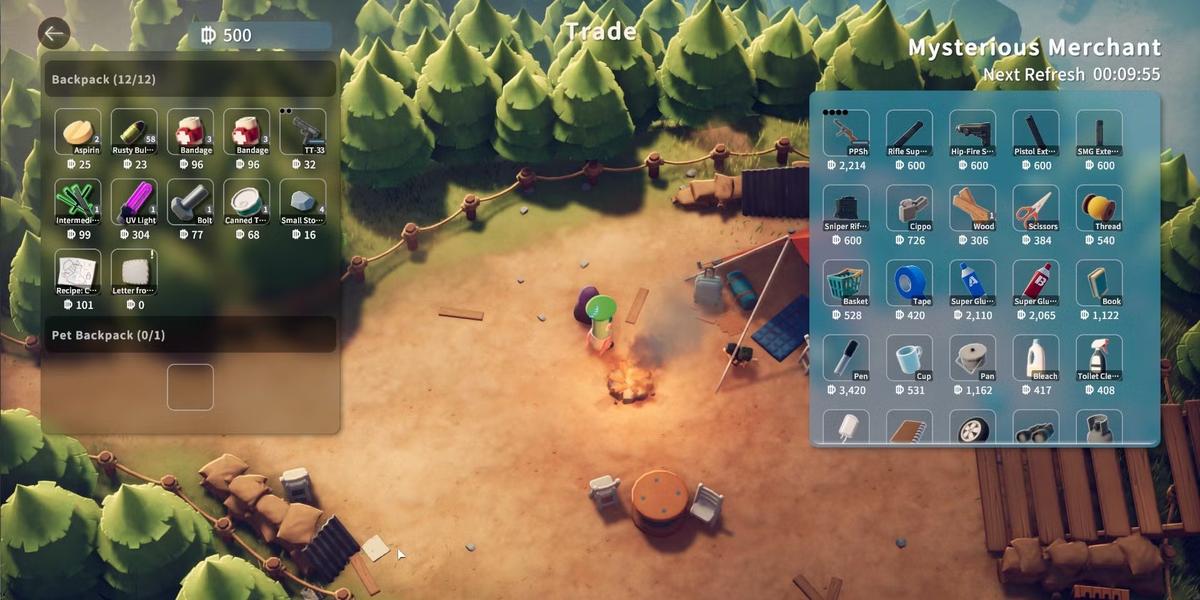
Task: Select the empty Pet Backpack slot
Action: (x=190, y=387)
